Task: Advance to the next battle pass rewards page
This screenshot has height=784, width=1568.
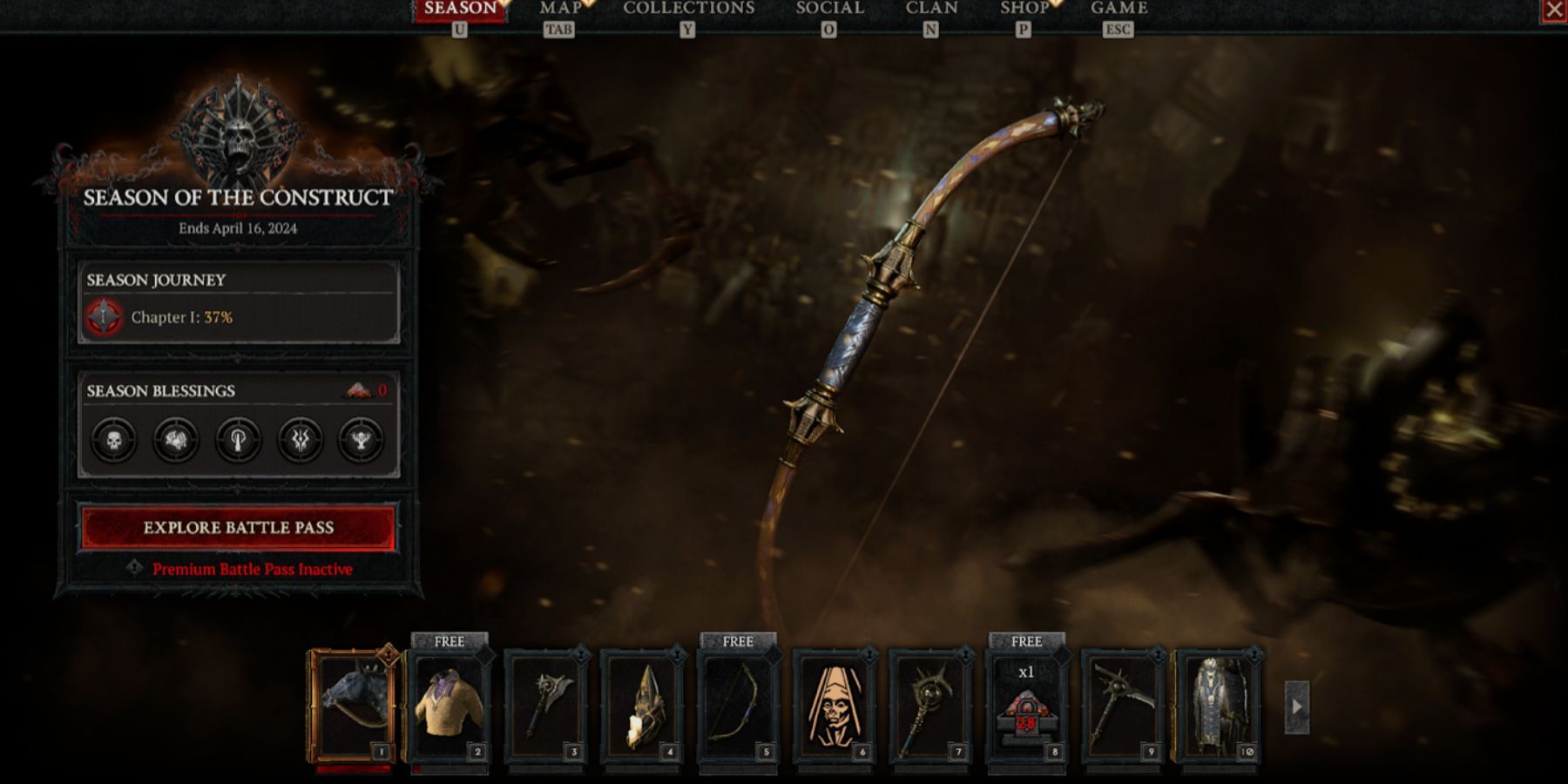Action: point(1299,709)
